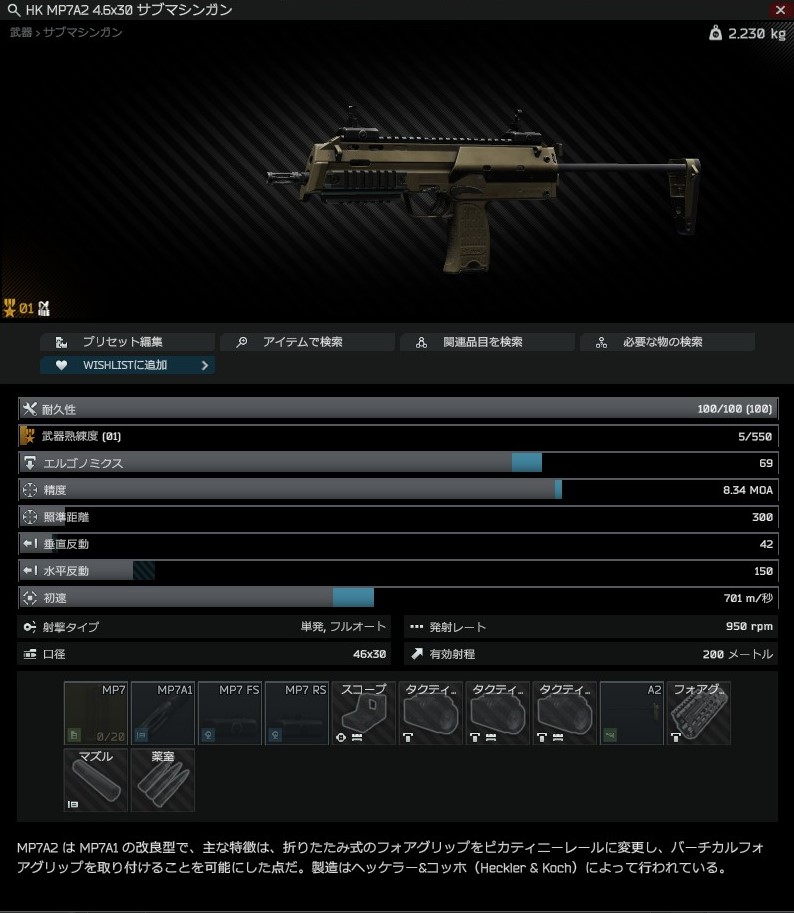Select 関連品目を検索 related items search
The height and width of the screenshot is (913, 794).
click(487, 342)
